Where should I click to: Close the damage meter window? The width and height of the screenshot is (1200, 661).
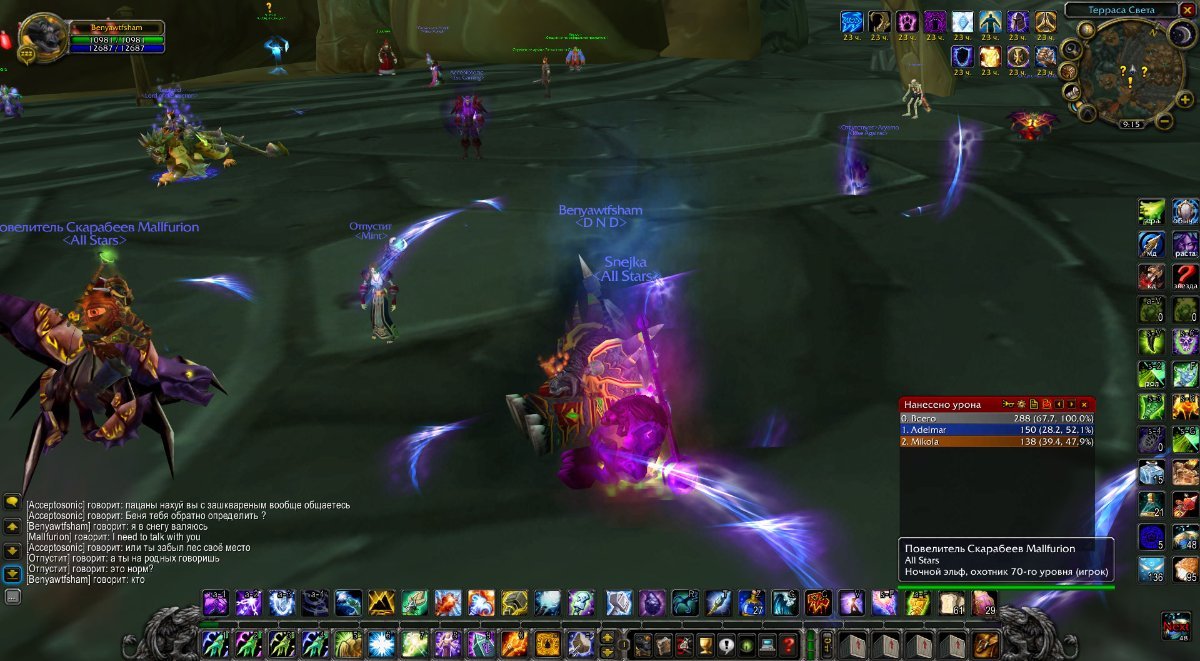(1084, 403)
